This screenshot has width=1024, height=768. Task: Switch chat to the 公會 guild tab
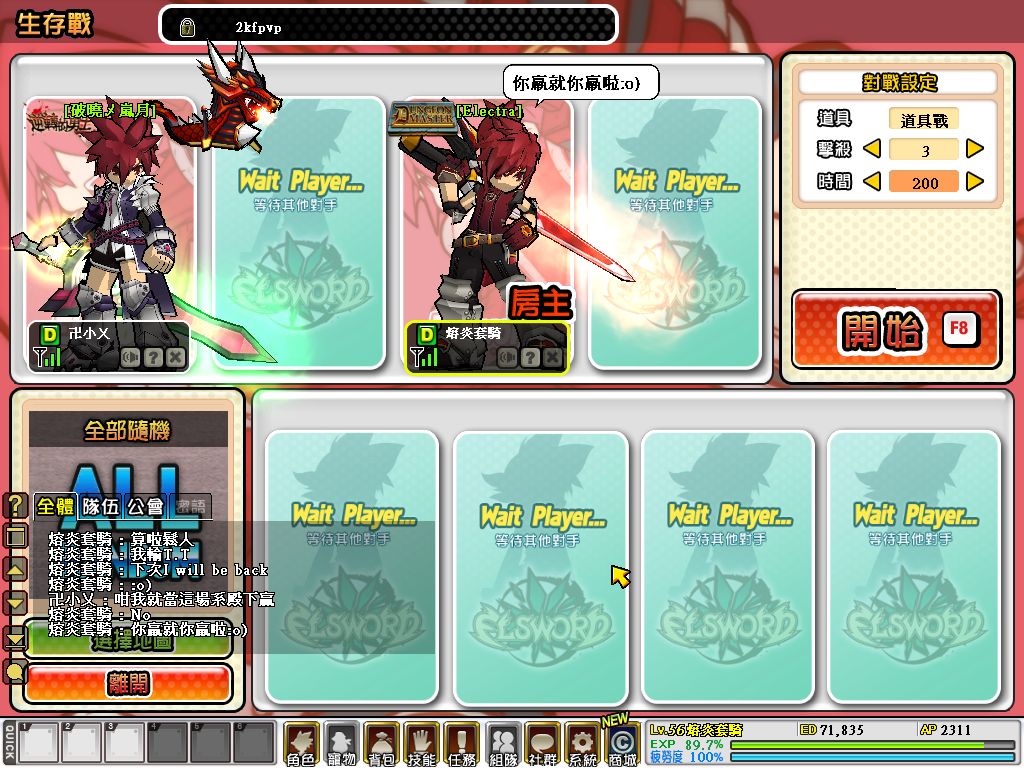pyautogui.click(x=146, y=506)
